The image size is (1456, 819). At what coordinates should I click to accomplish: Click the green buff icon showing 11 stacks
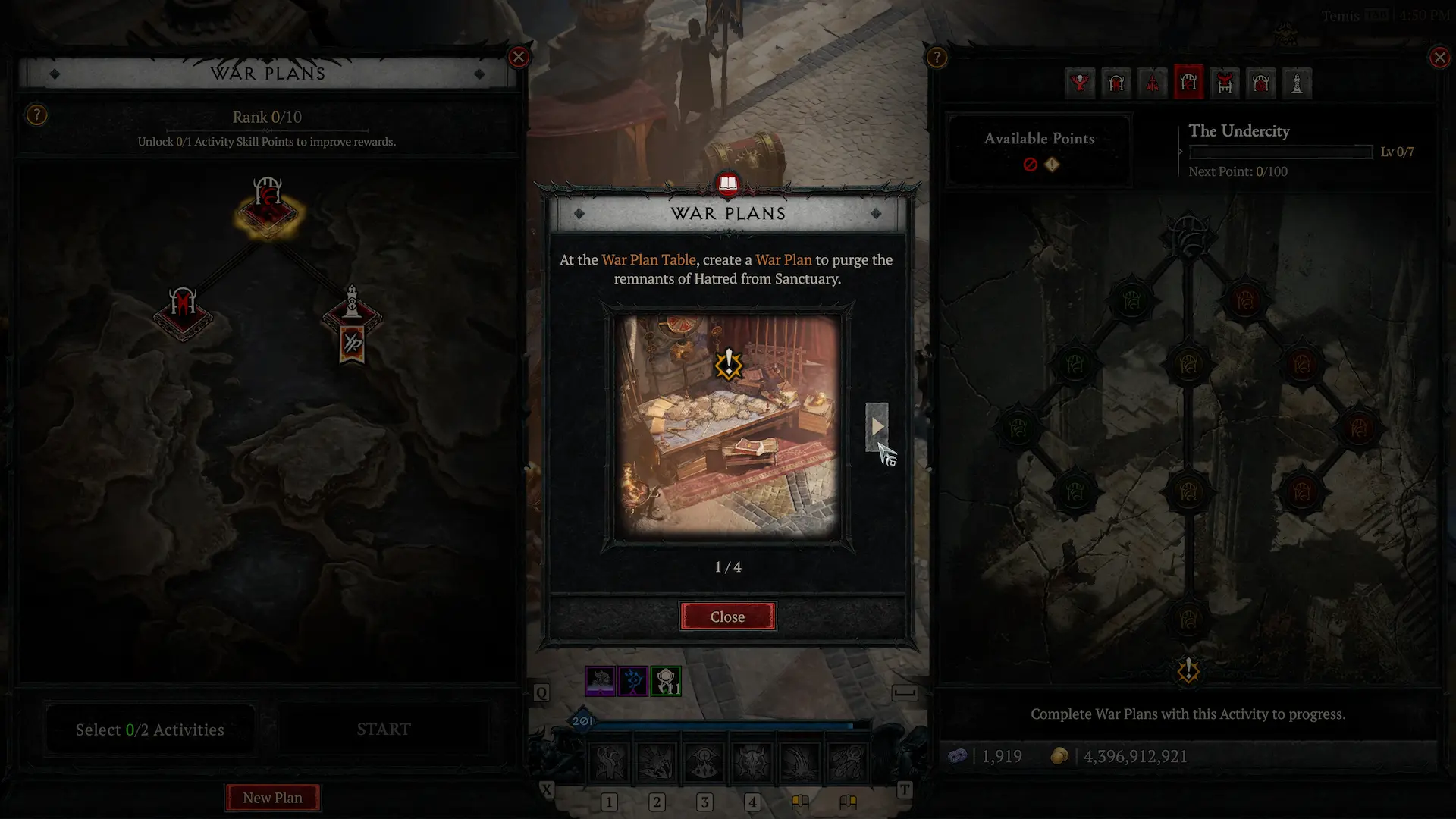click(666, 681)
